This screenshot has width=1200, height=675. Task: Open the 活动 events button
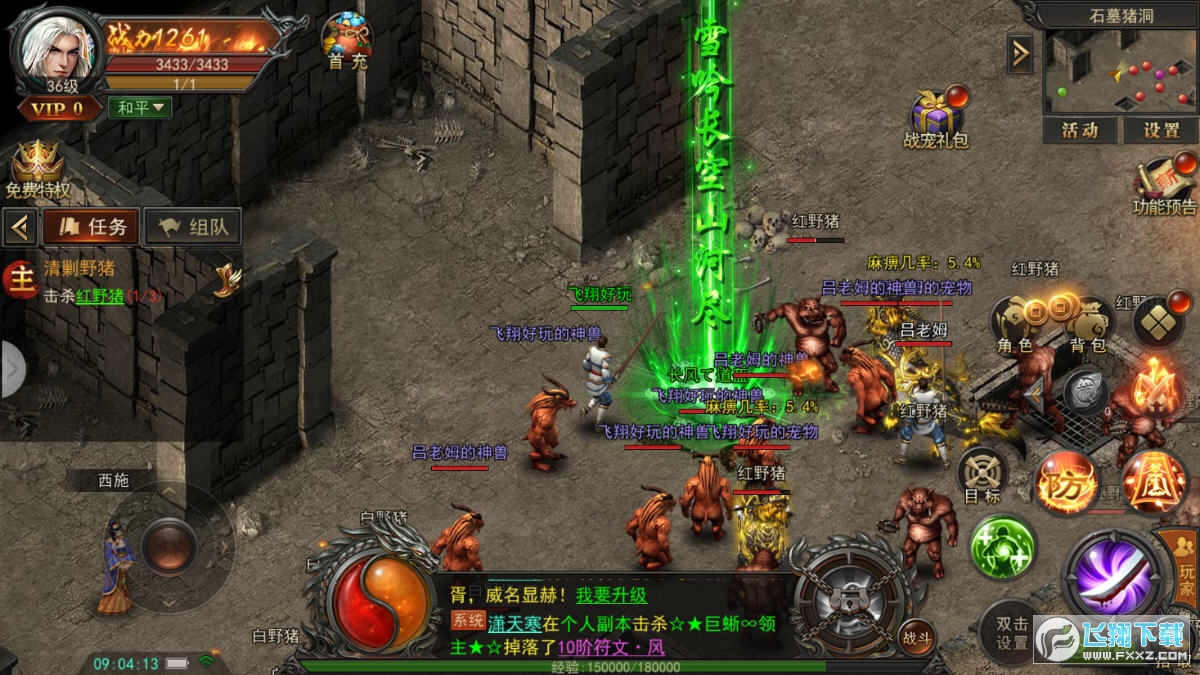(x=1080, y=130)
